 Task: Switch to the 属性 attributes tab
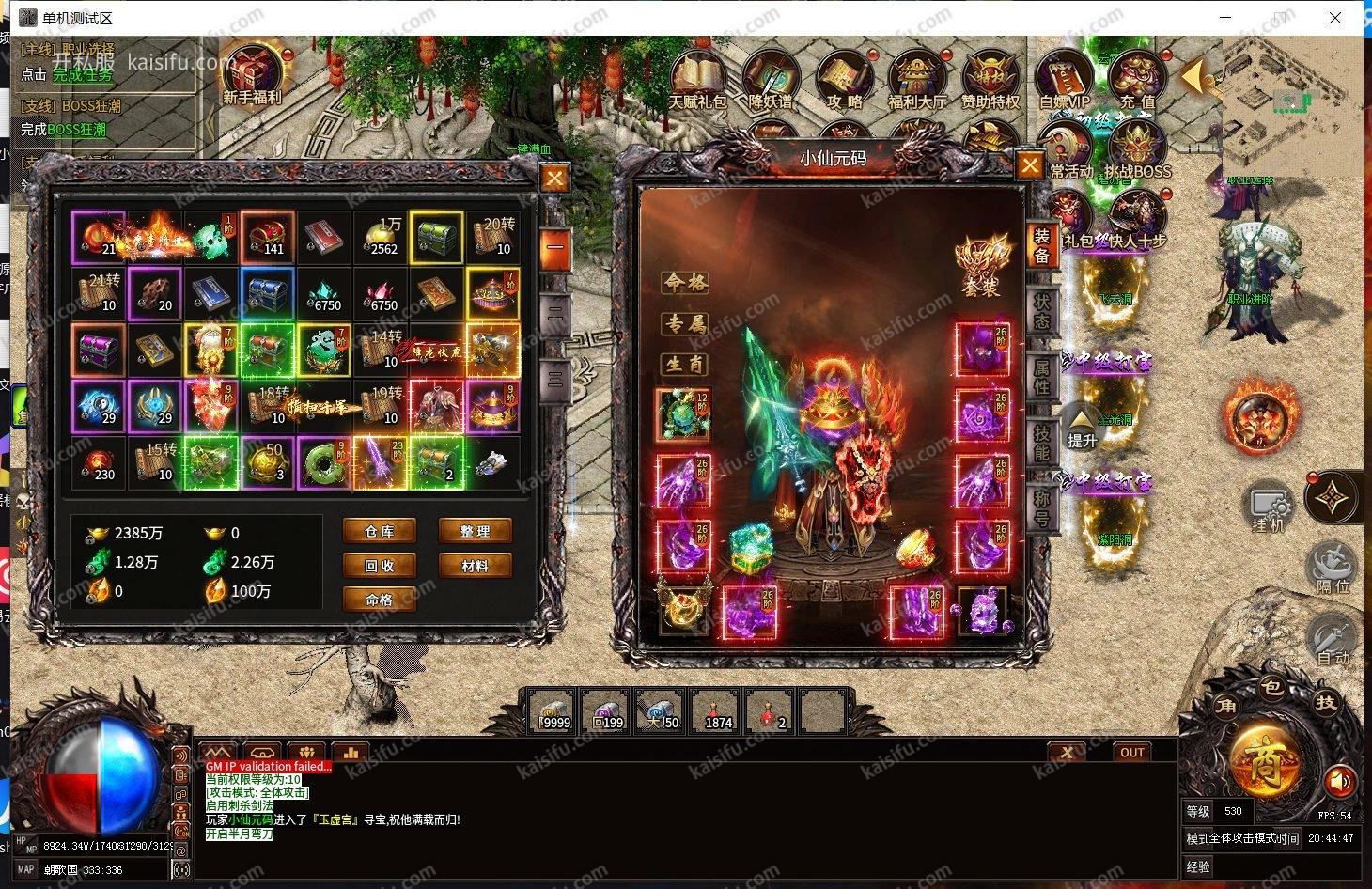(x=1042, y=374)
